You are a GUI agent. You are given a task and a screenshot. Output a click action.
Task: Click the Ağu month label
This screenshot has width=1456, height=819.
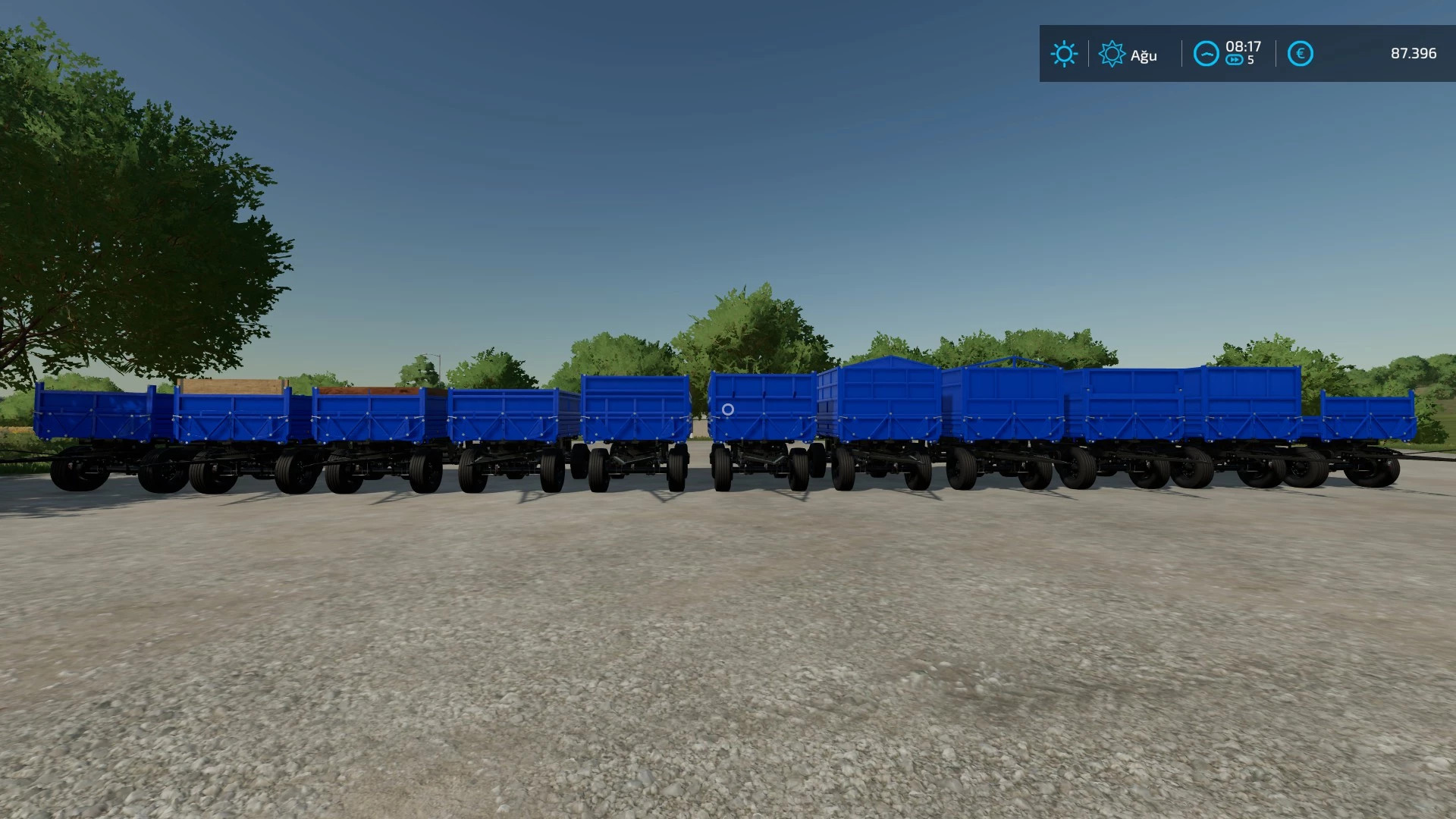click(1144, 55)
